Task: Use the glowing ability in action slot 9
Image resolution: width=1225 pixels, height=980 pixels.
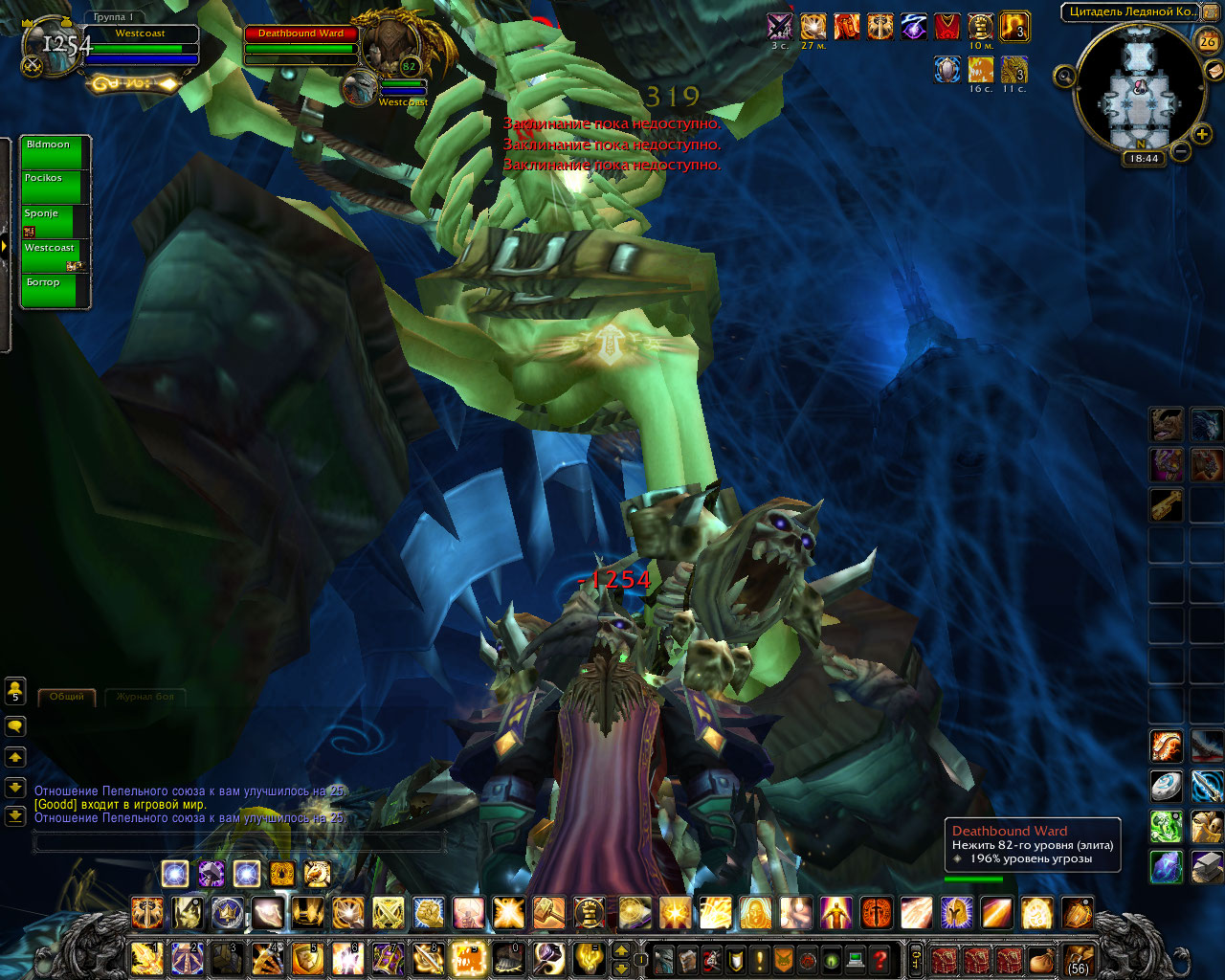Action: click(x=470, y=958)
